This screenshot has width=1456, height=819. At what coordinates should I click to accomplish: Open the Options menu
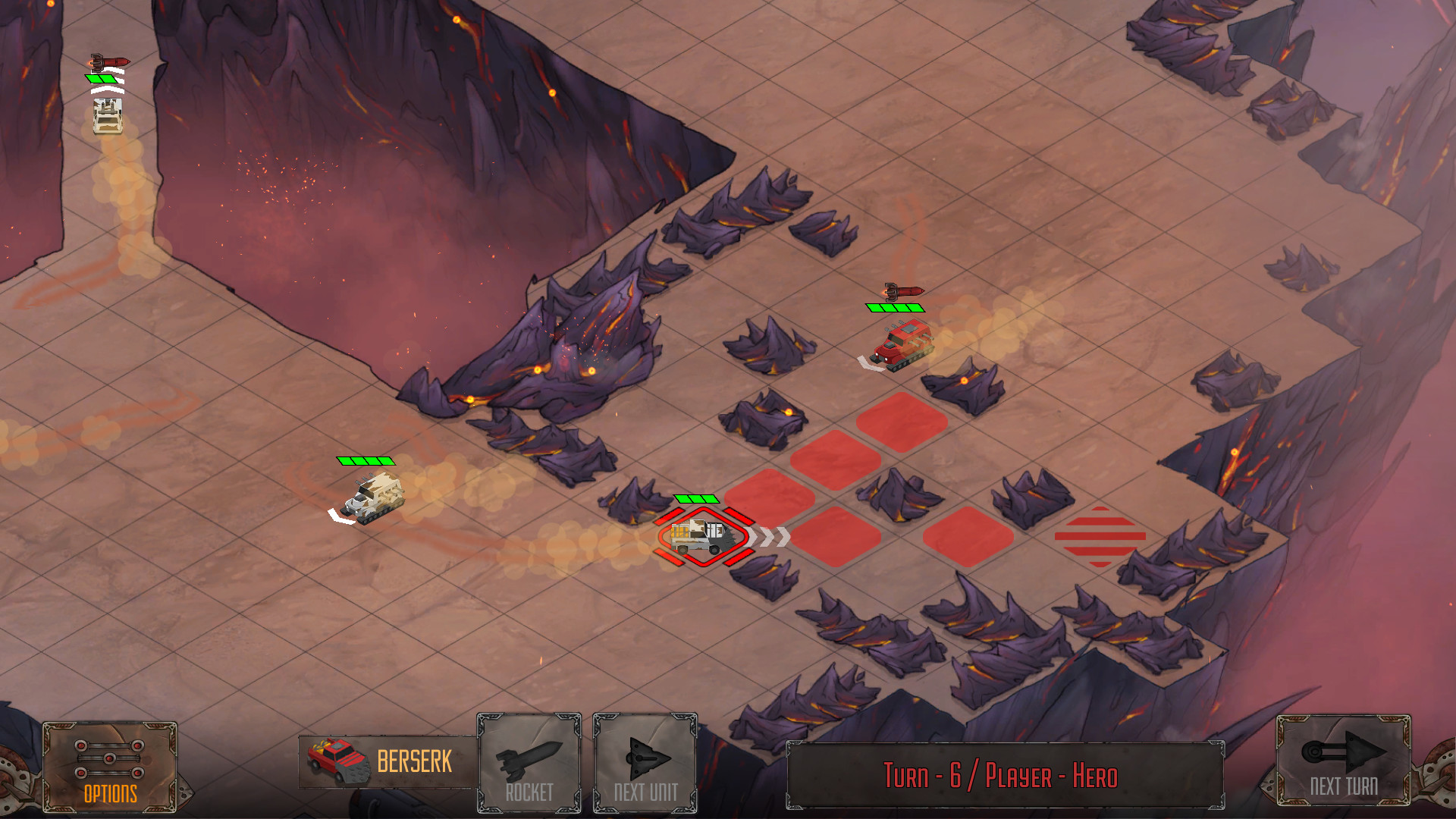[x=110, y=767]
